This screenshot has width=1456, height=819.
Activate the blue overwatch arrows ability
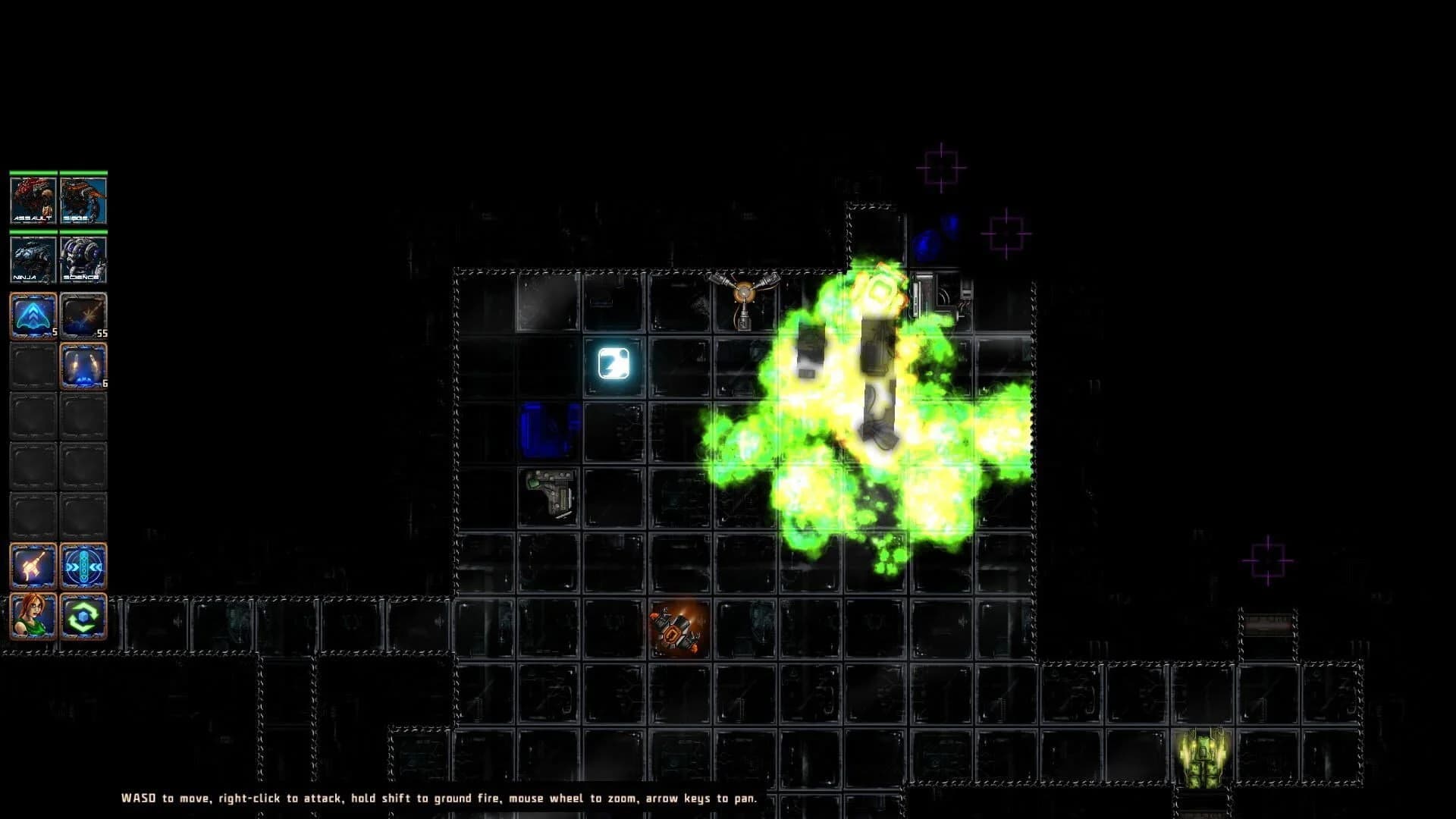click(x=83, y=565)
